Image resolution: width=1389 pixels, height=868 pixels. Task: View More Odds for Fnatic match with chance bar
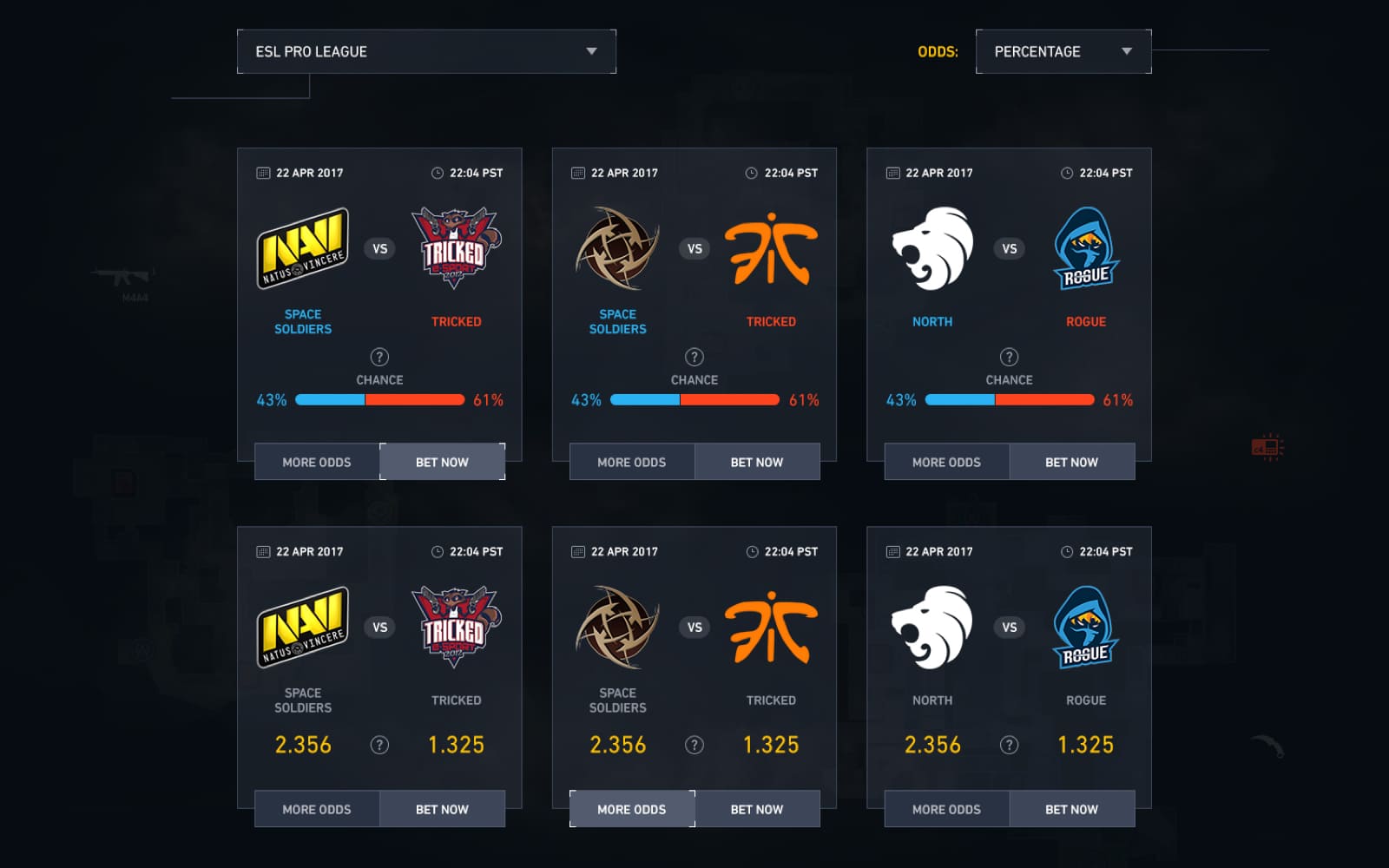point(631,462)
